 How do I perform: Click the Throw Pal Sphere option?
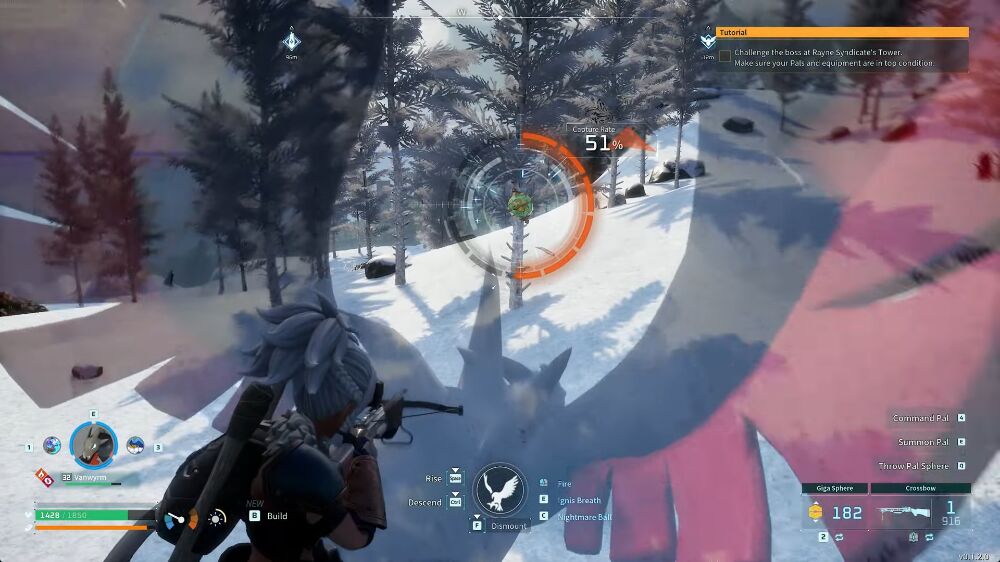point(914,466)
